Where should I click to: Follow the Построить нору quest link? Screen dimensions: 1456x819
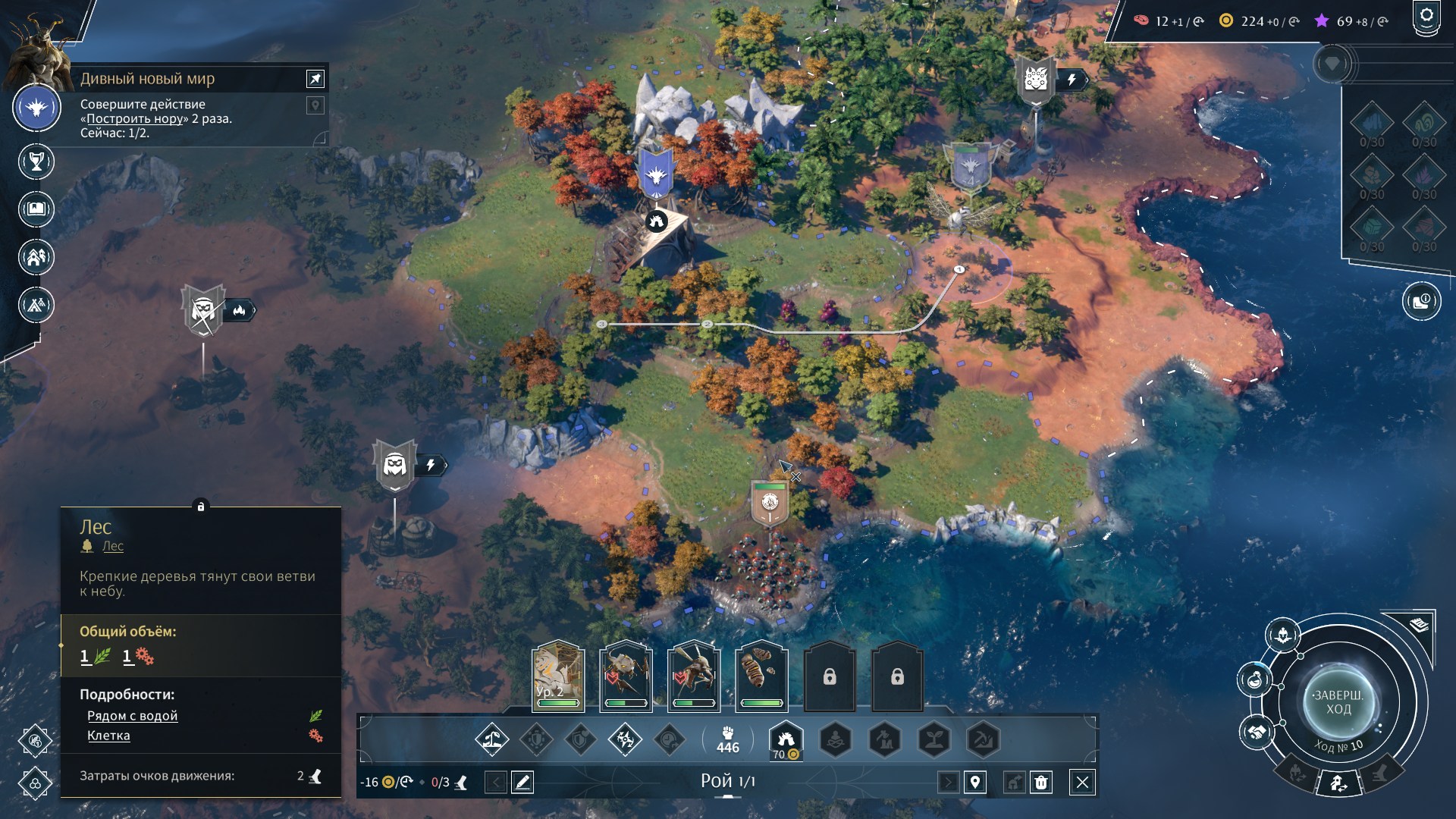135,118
